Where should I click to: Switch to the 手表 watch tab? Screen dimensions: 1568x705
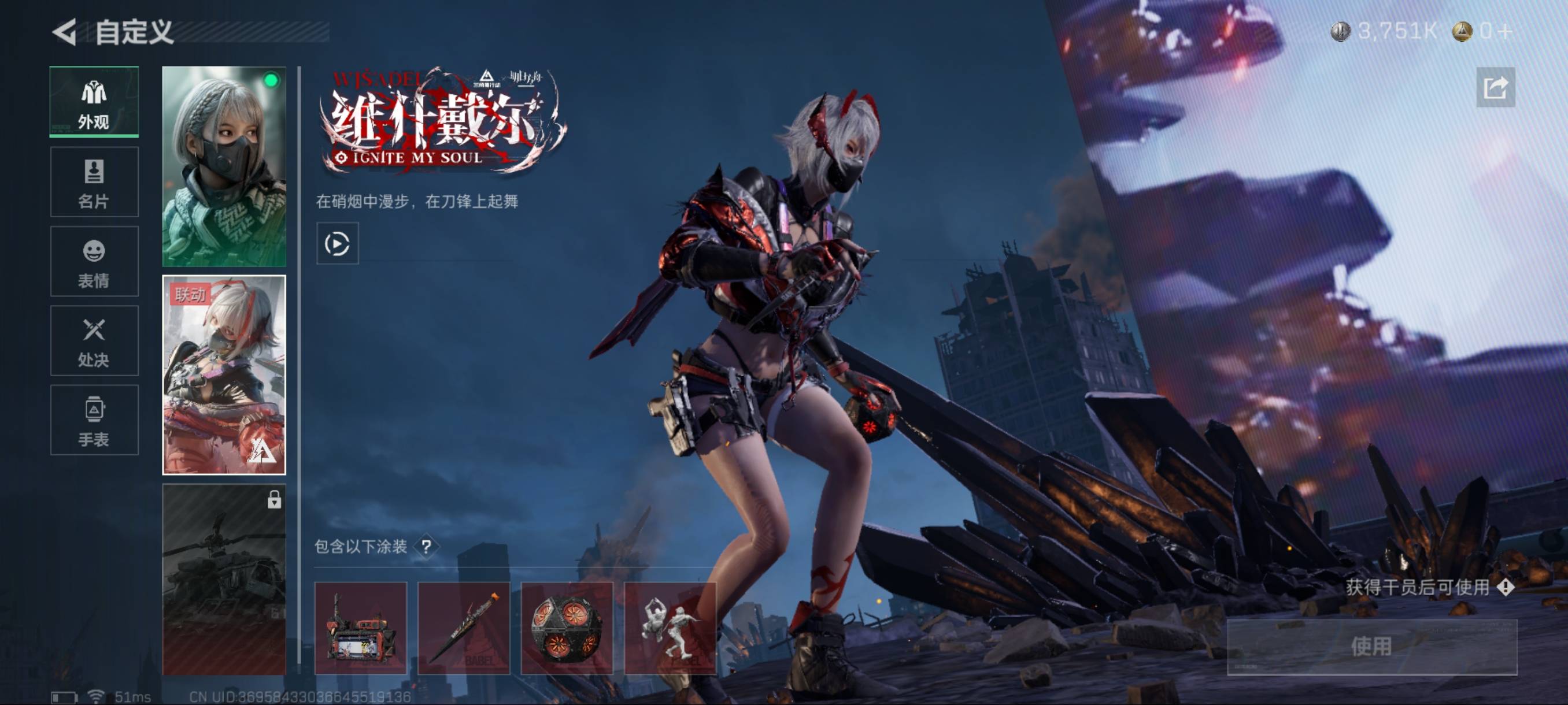94,420
